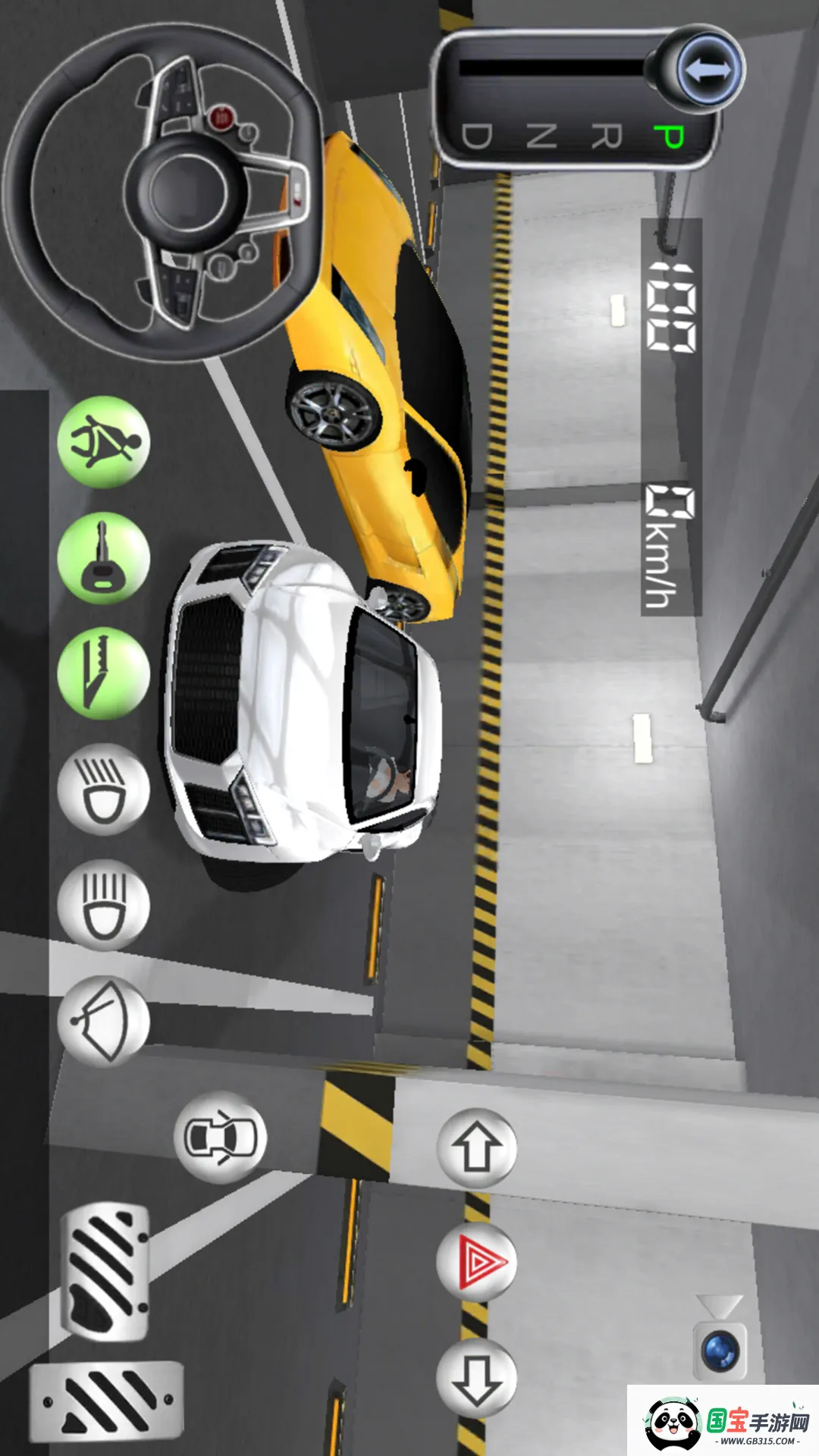Activate the up arrow turn signal
819x1456 pixels.
coord(476,1148)
